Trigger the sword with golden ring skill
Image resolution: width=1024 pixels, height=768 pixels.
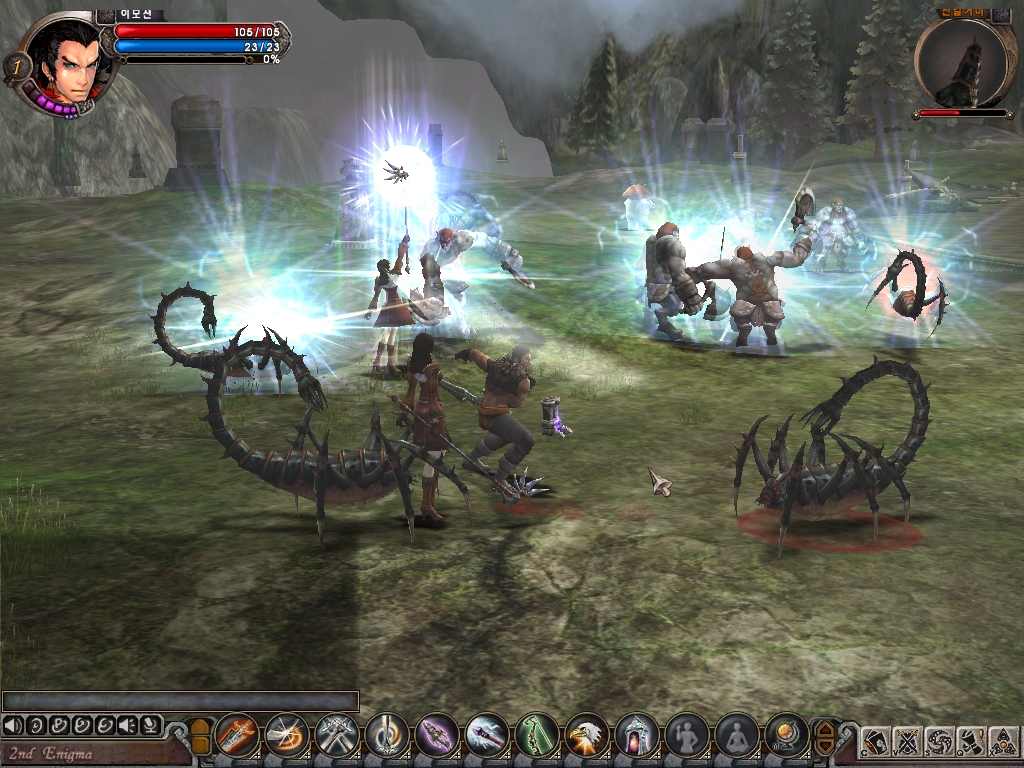tap(387, 737)
